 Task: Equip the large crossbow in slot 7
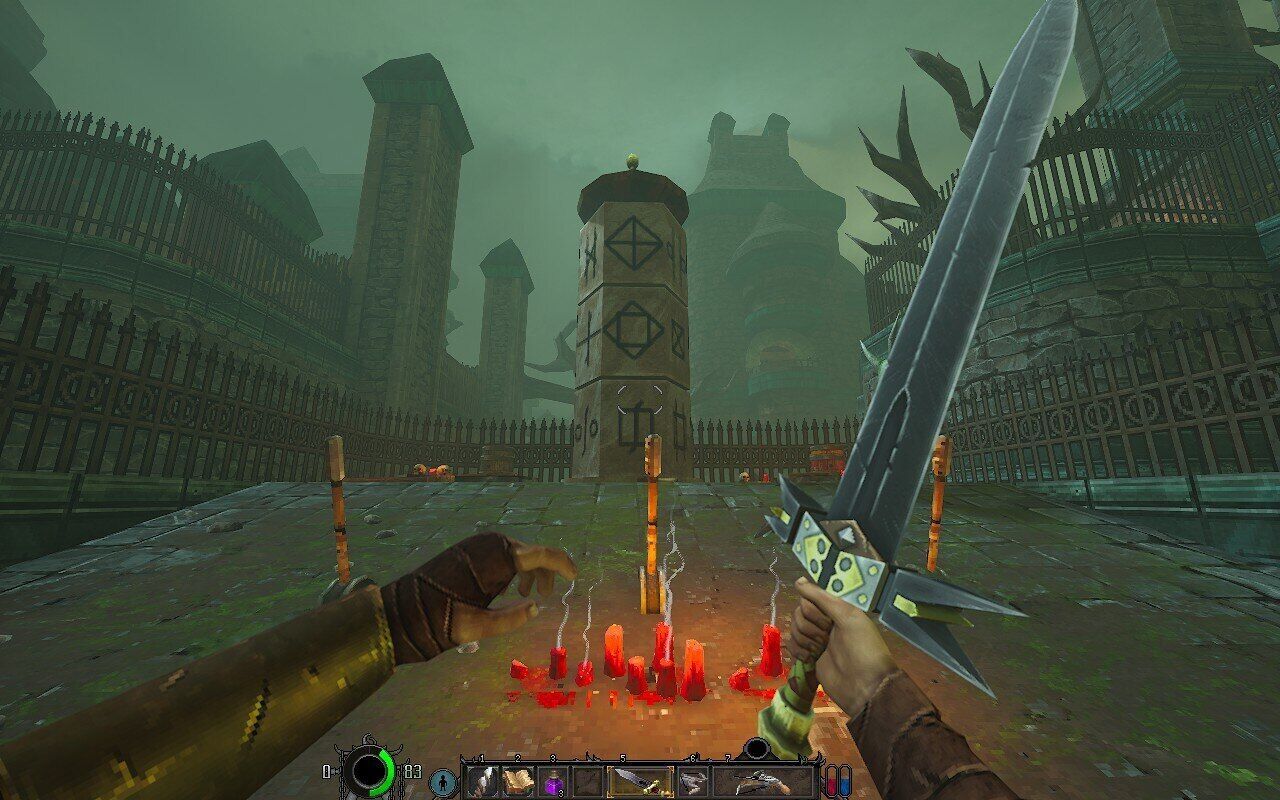click(x=763, y=781)
